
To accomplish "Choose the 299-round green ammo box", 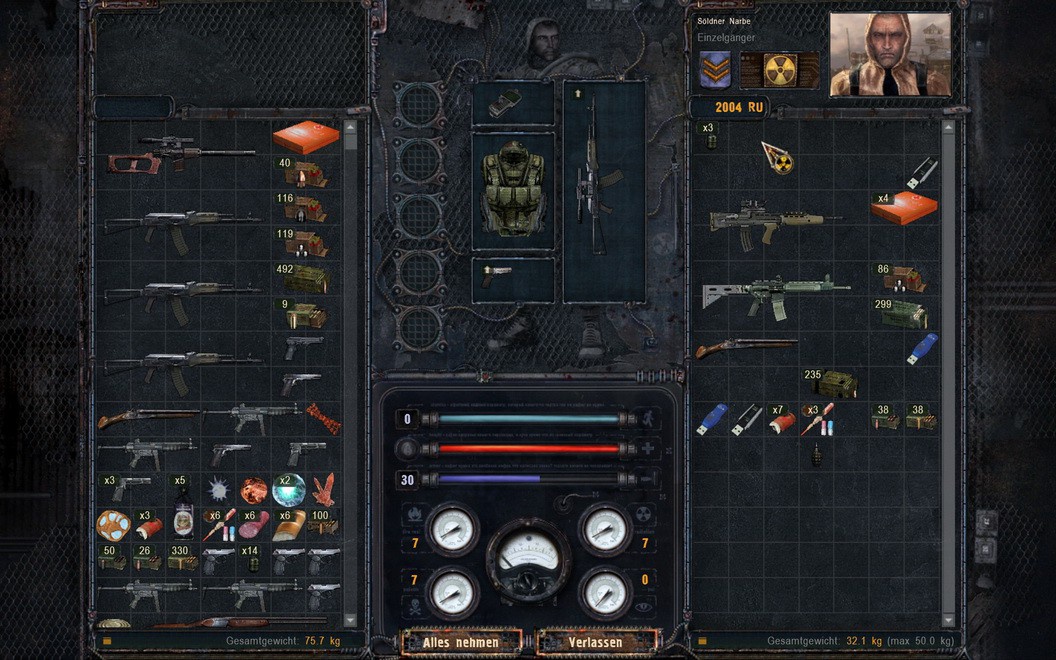I will [903, 314].
